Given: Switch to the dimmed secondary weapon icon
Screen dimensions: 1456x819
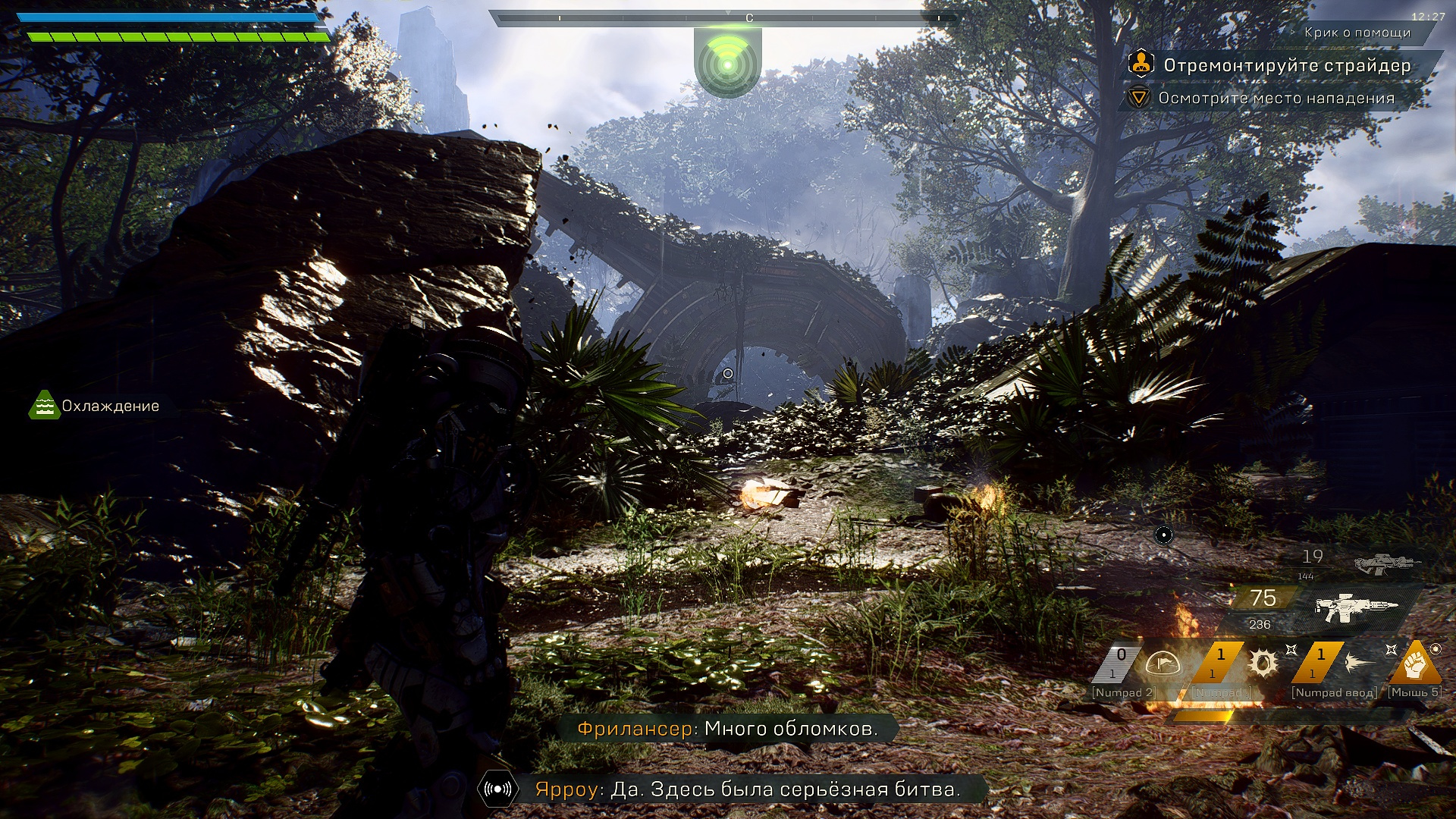Looking at the screenshot, I should tap(1386, 563).
